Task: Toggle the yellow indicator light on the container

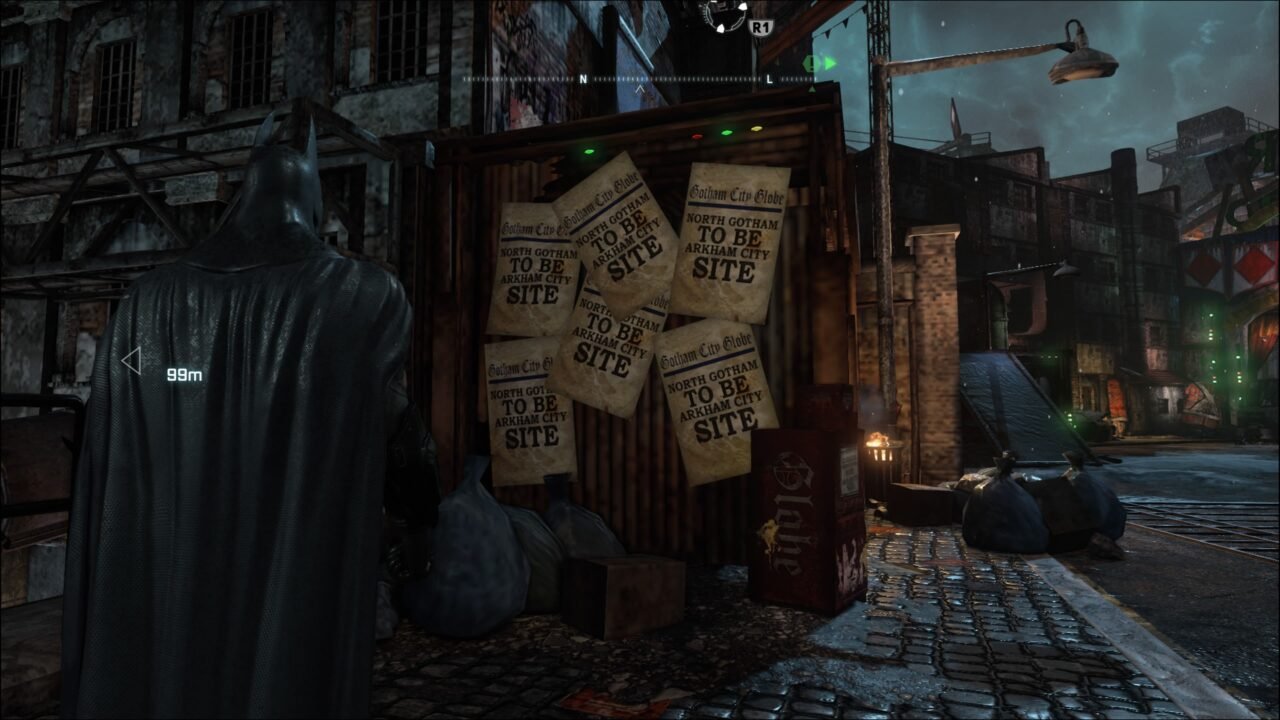Action: tap(755, 129)
